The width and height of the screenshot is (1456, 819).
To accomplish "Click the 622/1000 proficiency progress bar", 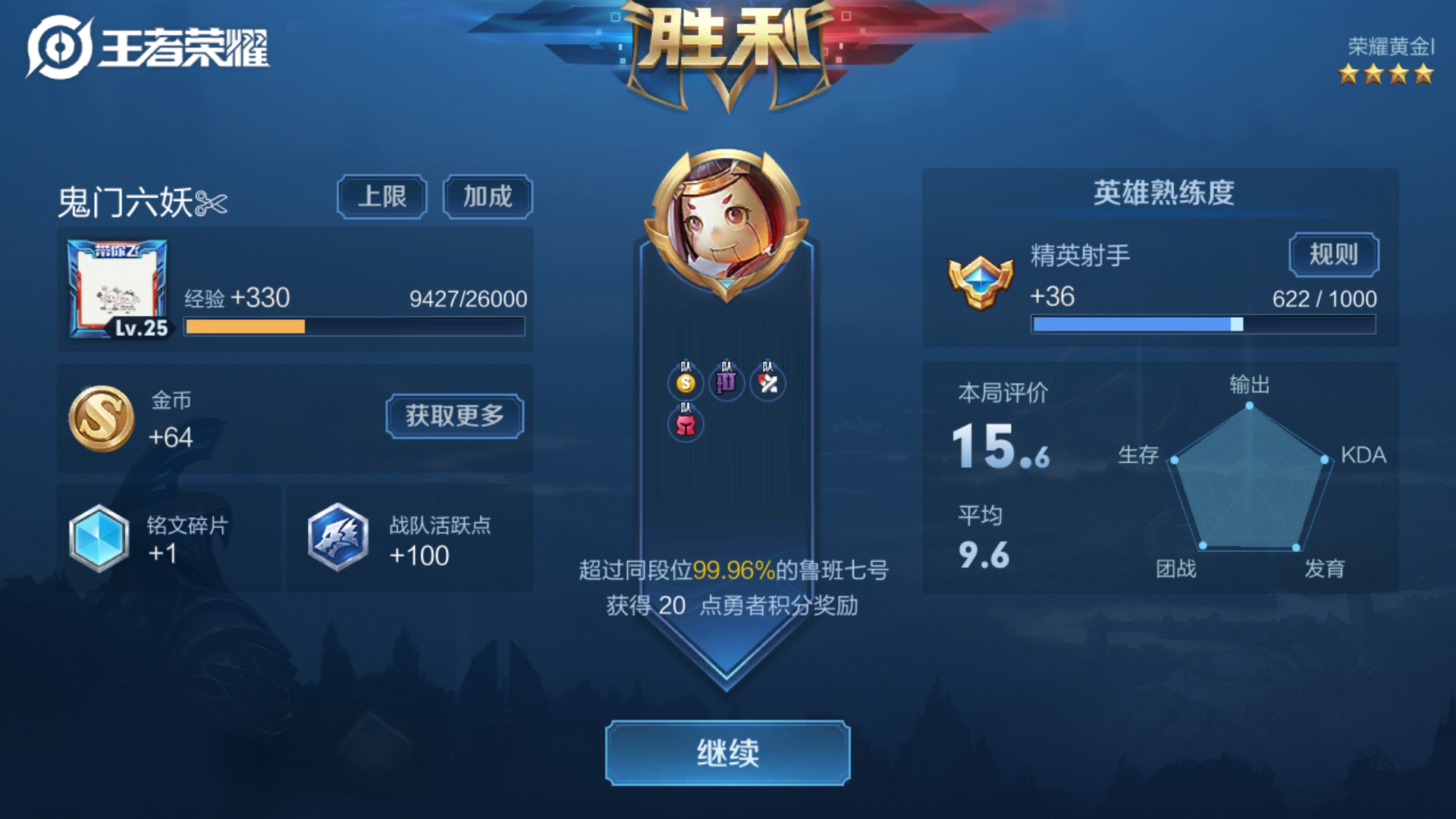I will [x=1203, y=325].
